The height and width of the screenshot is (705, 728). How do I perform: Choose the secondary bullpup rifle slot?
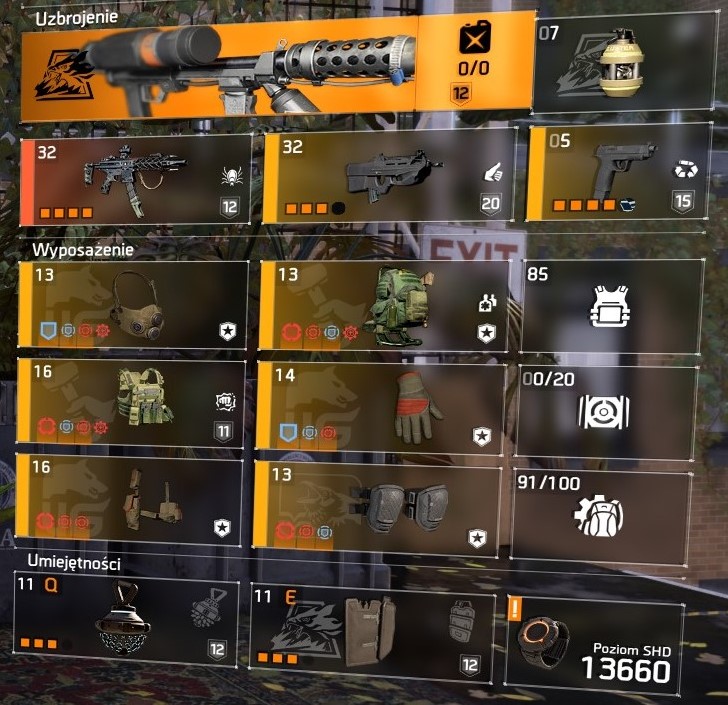tap(390, 176)
